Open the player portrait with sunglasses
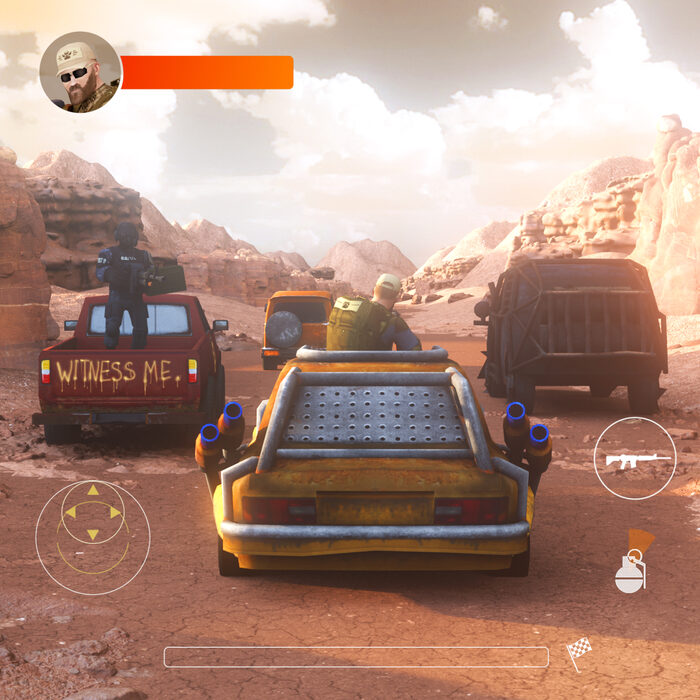 pos(80,72)
